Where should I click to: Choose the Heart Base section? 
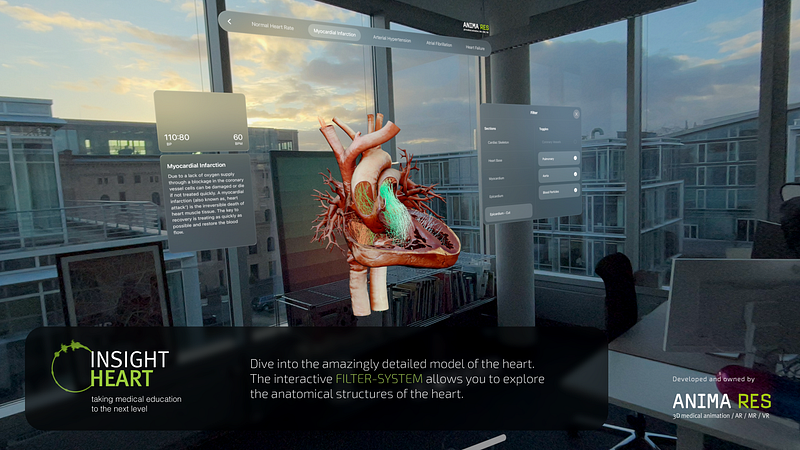tap(495, 160)
